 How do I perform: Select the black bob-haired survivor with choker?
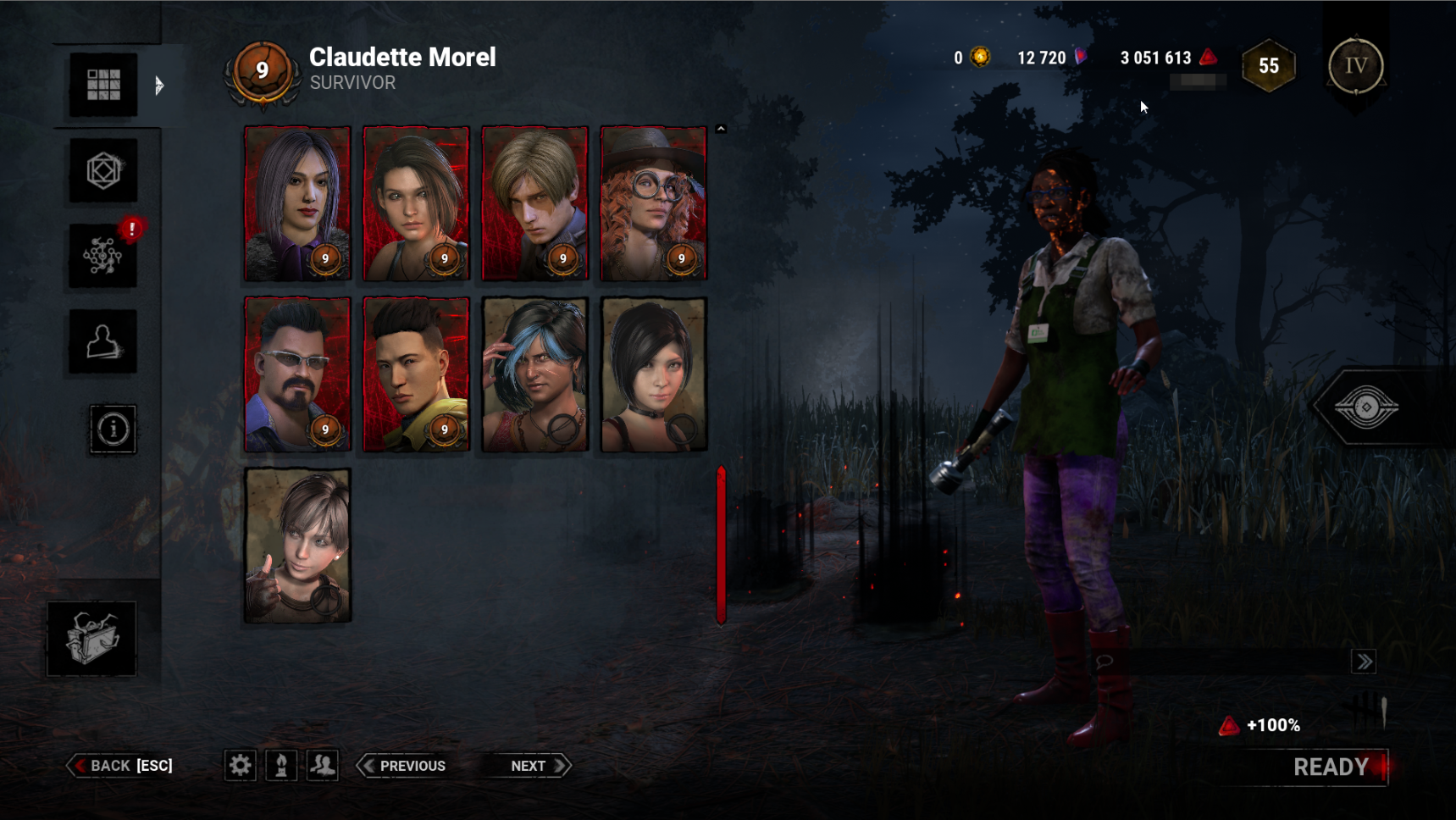coord(653,374)
